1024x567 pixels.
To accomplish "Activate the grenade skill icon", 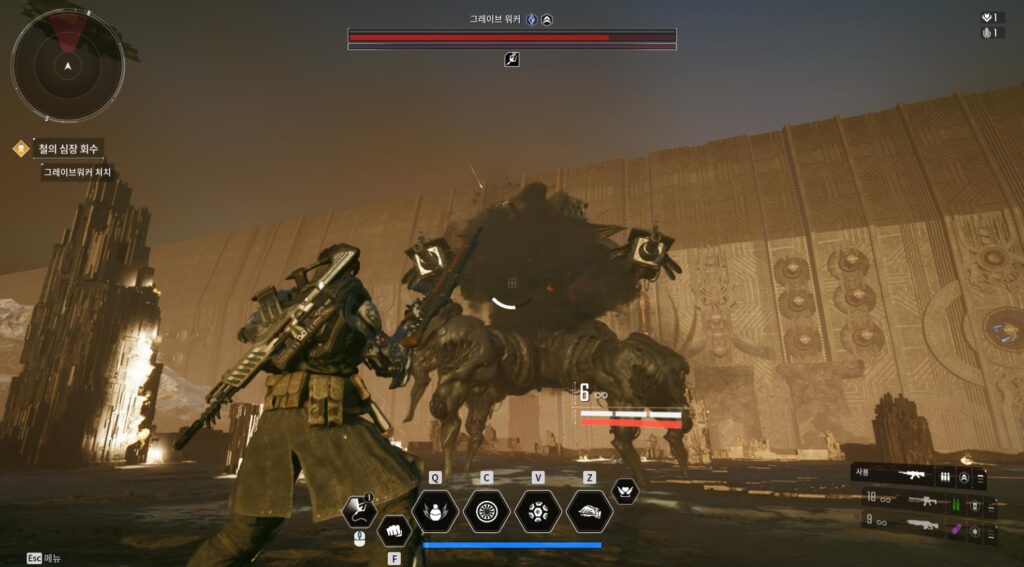I will (x=435, y=511).
